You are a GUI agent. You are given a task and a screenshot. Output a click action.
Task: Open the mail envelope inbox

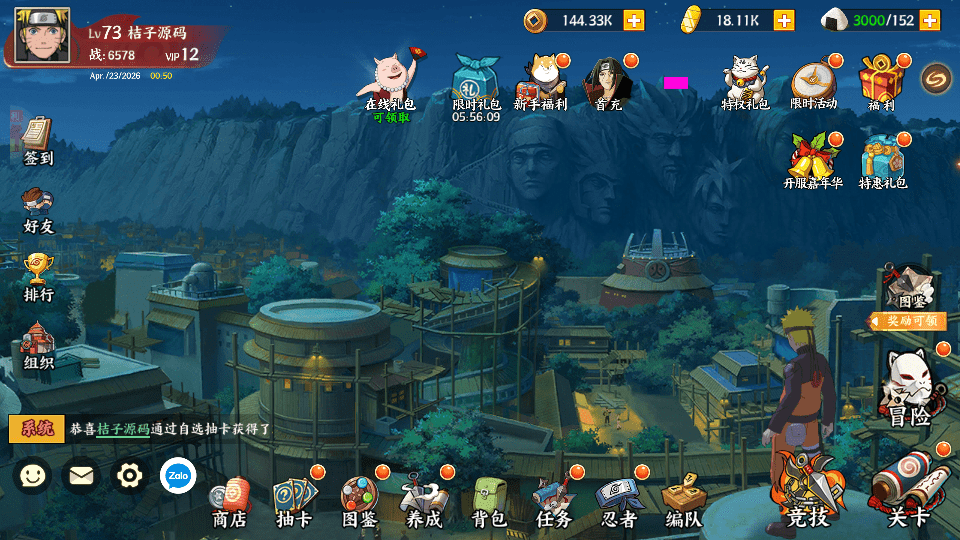click(81, 475)
